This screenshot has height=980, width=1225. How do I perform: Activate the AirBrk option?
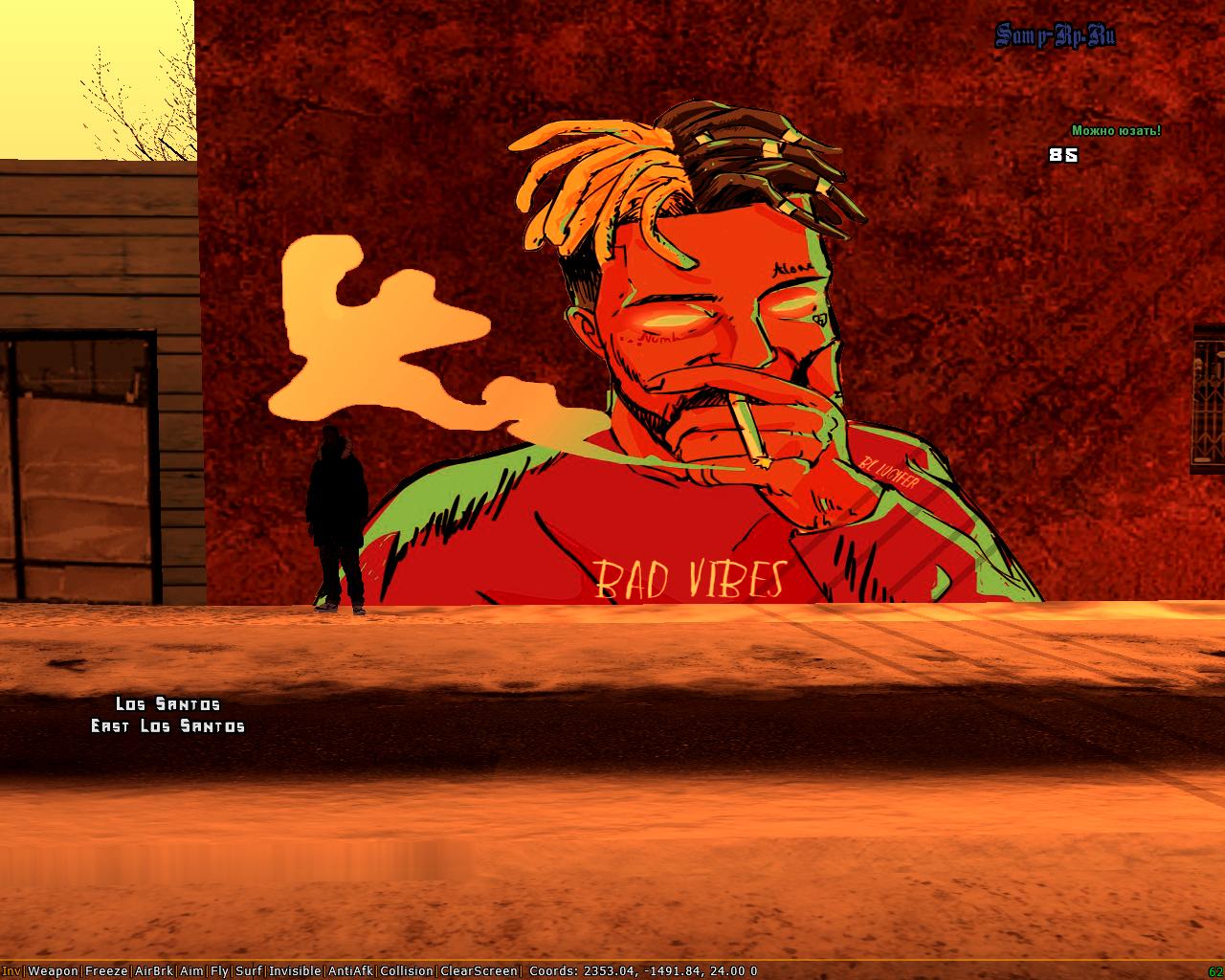(154, 970)
